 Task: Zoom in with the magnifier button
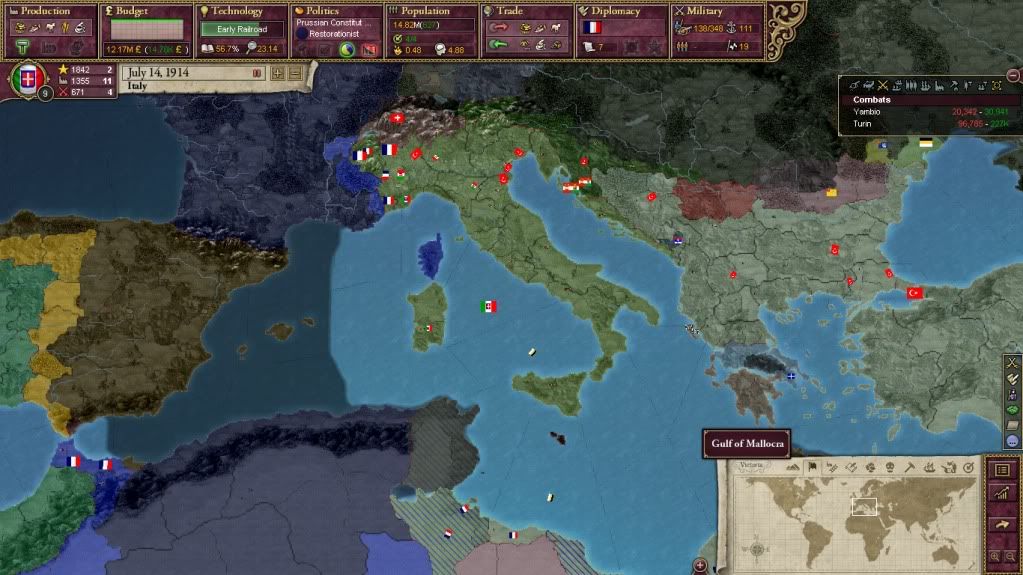(x=996, y=556)
